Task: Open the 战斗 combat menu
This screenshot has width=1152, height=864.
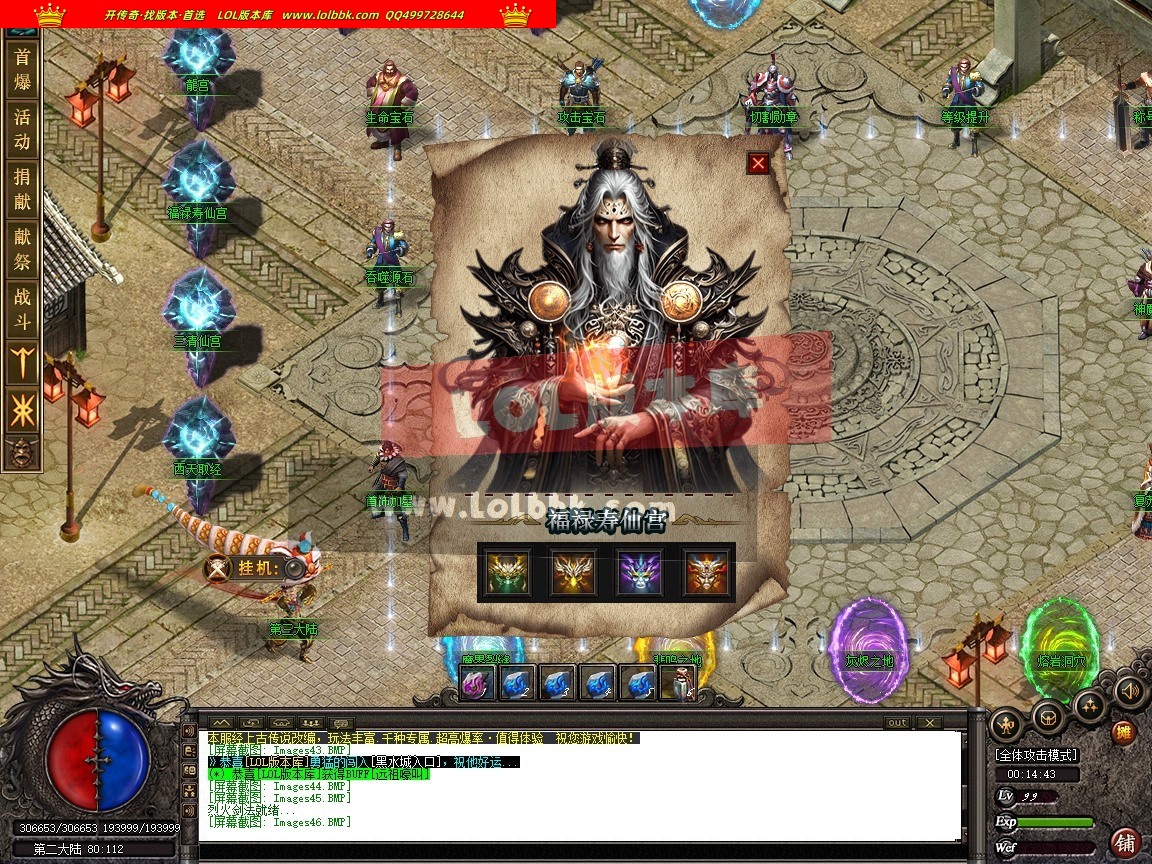Action: (x=22, y=310)
